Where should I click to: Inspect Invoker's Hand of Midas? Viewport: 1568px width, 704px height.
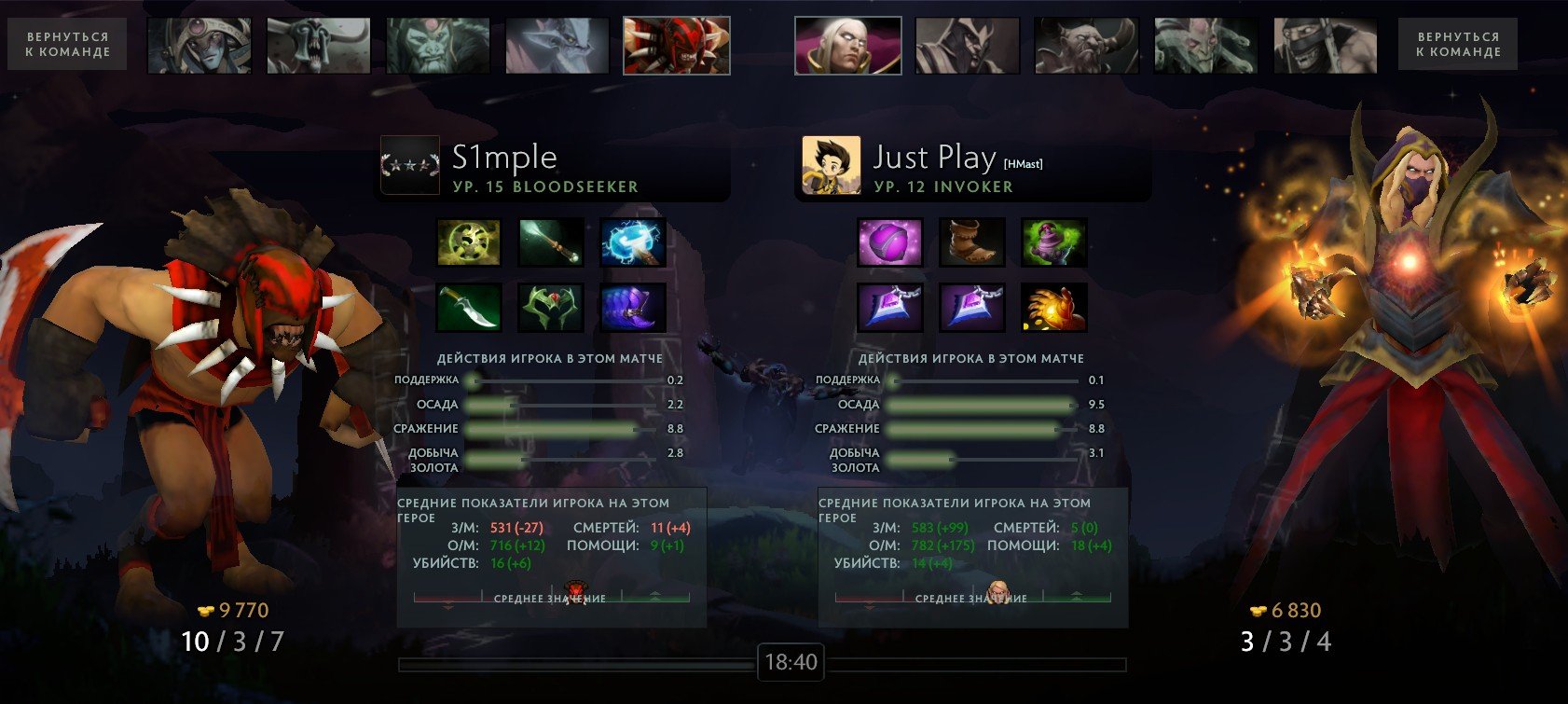[x=1054, y=308]
